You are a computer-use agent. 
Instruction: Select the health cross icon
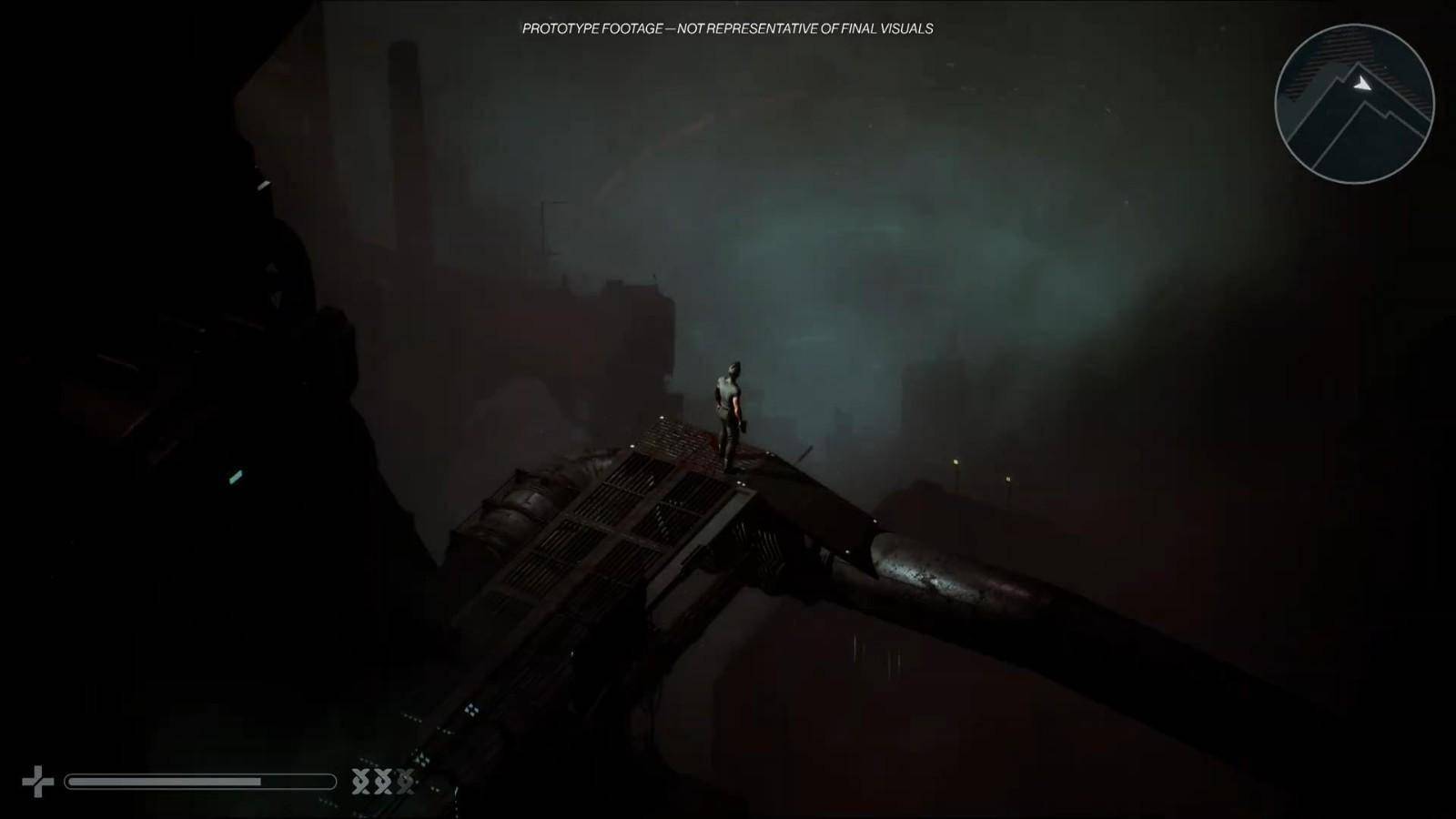(37, 782)
